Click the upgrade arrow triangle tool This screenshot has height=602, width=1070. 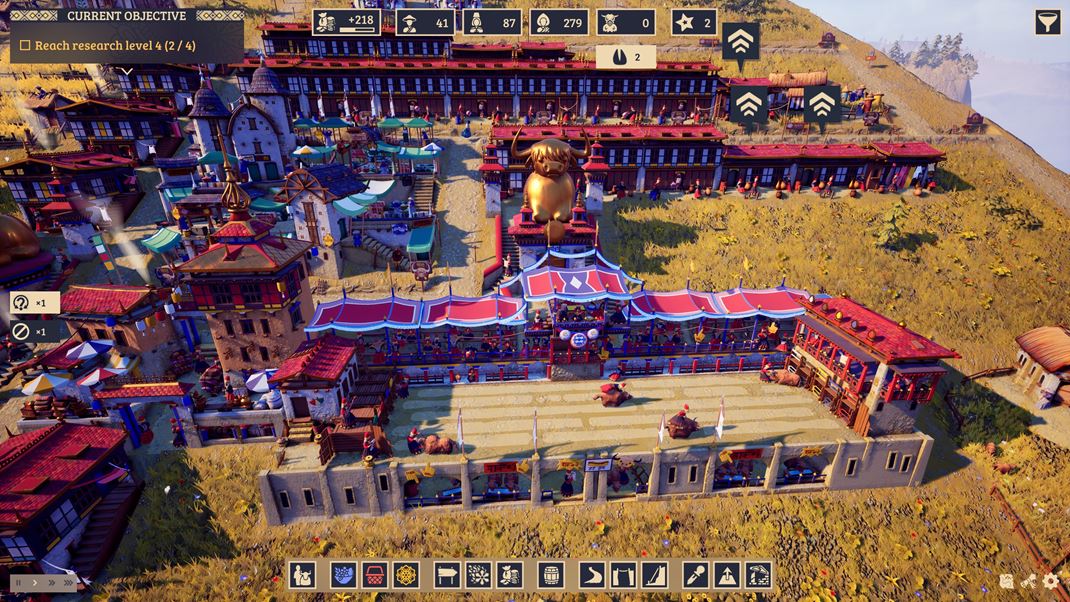point(727,575)
